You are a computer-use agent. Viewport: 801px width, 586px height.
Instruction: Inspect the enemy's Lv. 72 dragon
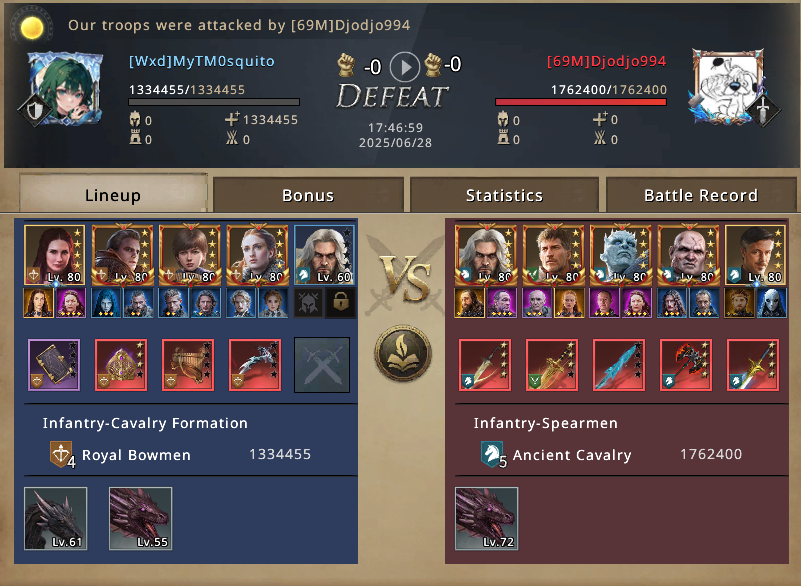click(486, 518)
